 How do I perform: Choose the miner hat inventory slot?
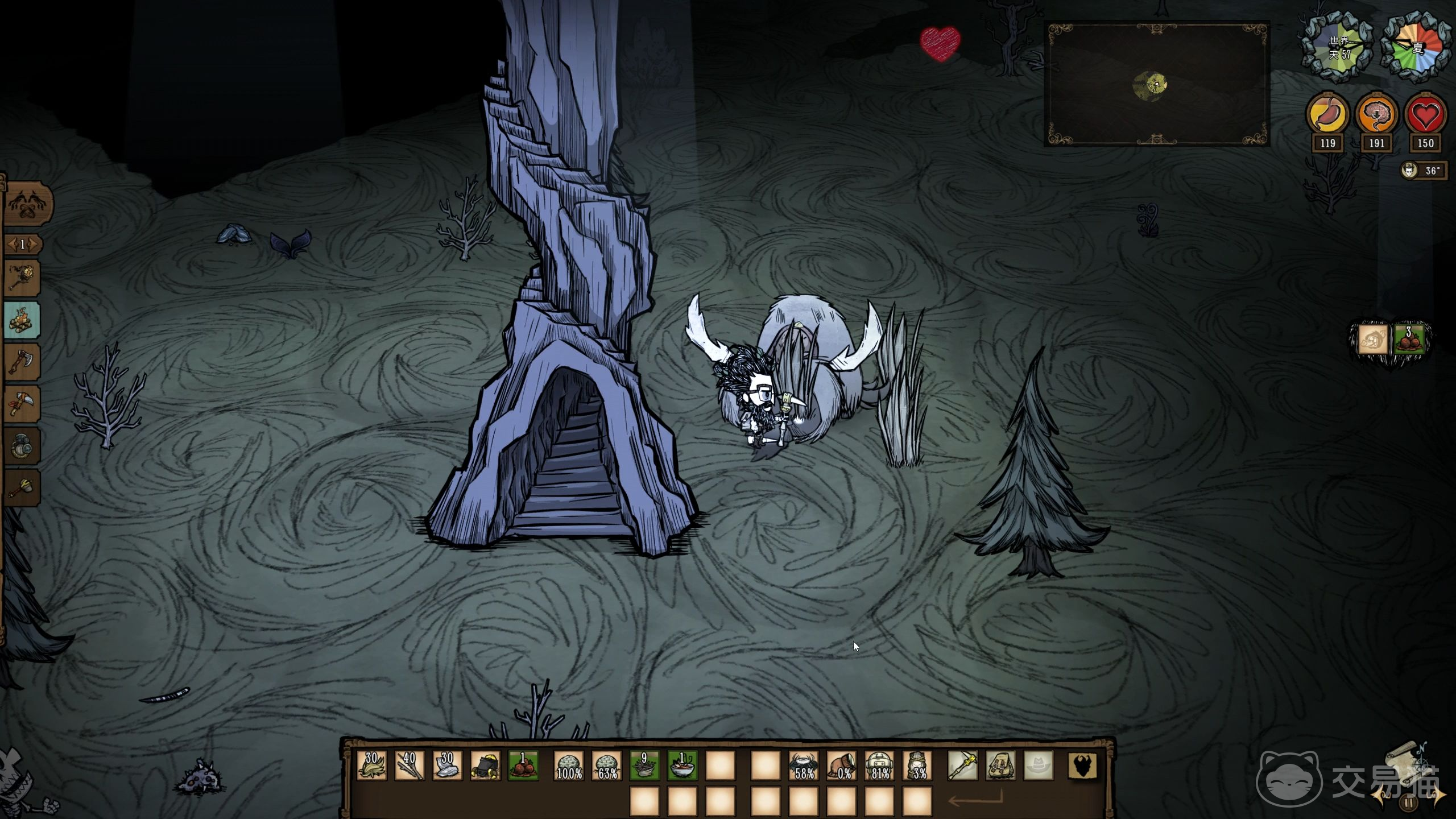point(485,766)
